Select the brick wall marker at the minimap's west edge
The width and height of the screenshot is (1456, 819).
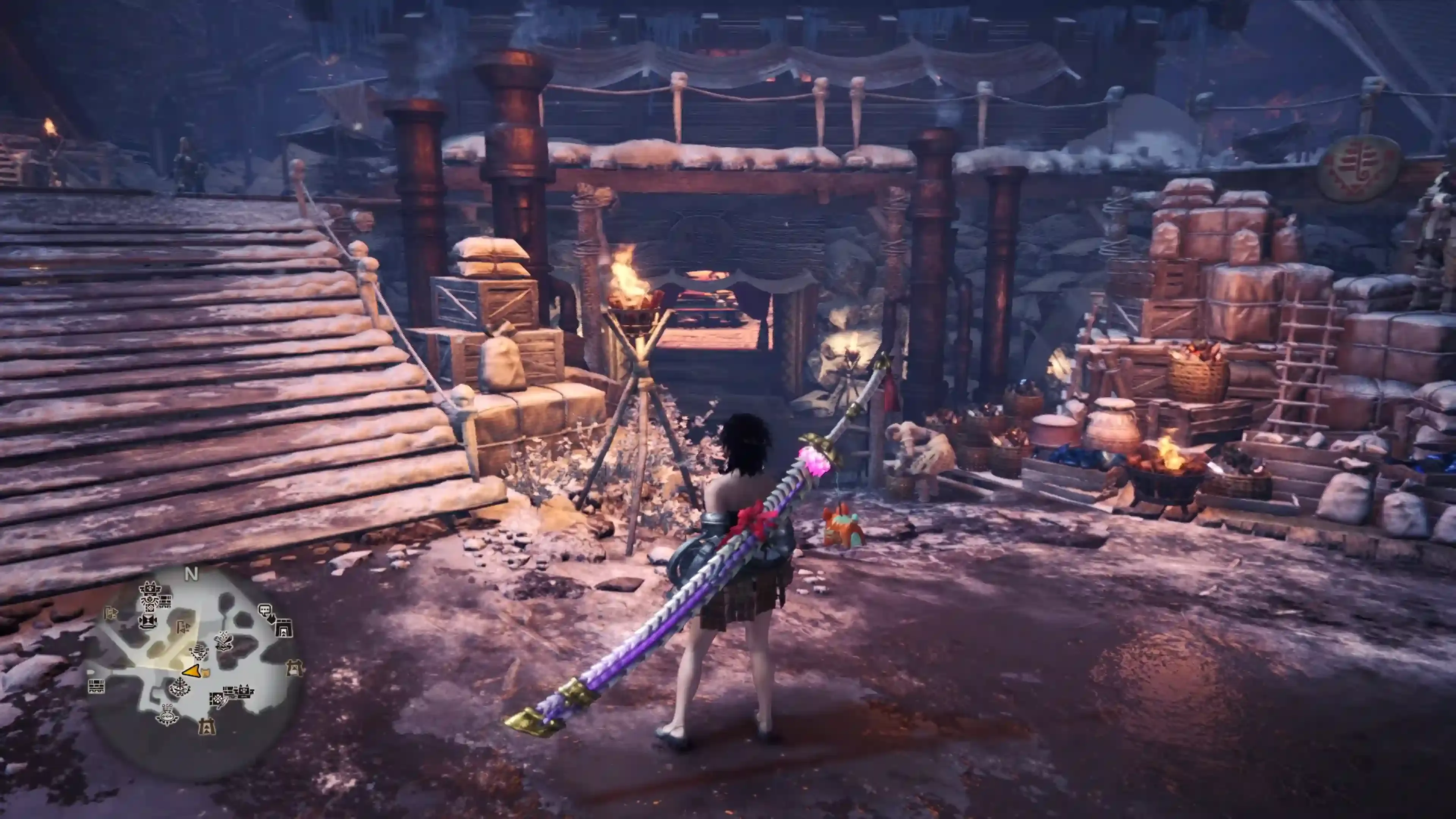[x=97, y=687]
